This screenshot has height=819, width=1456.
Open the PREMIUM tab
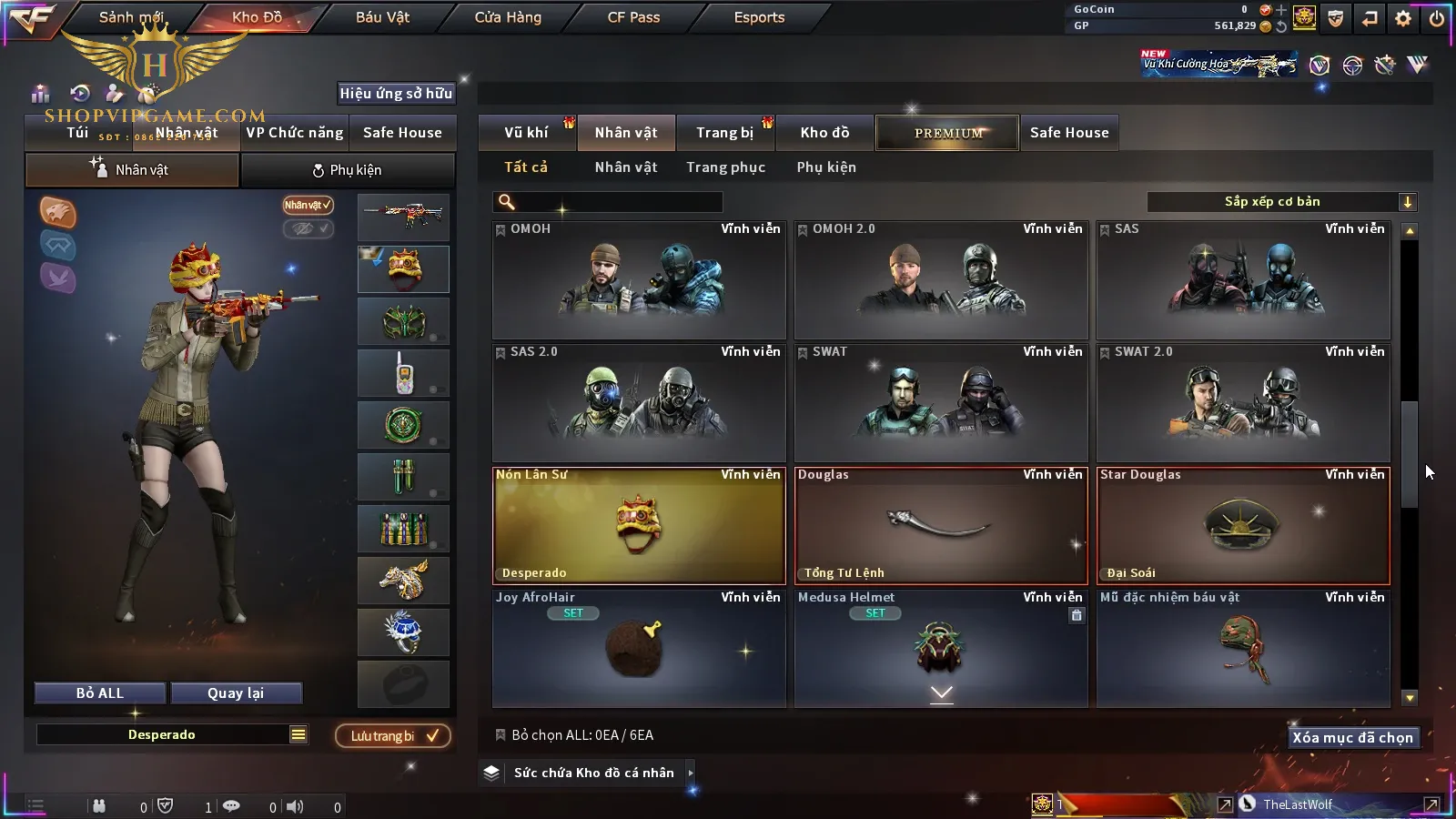pos(947,133)
